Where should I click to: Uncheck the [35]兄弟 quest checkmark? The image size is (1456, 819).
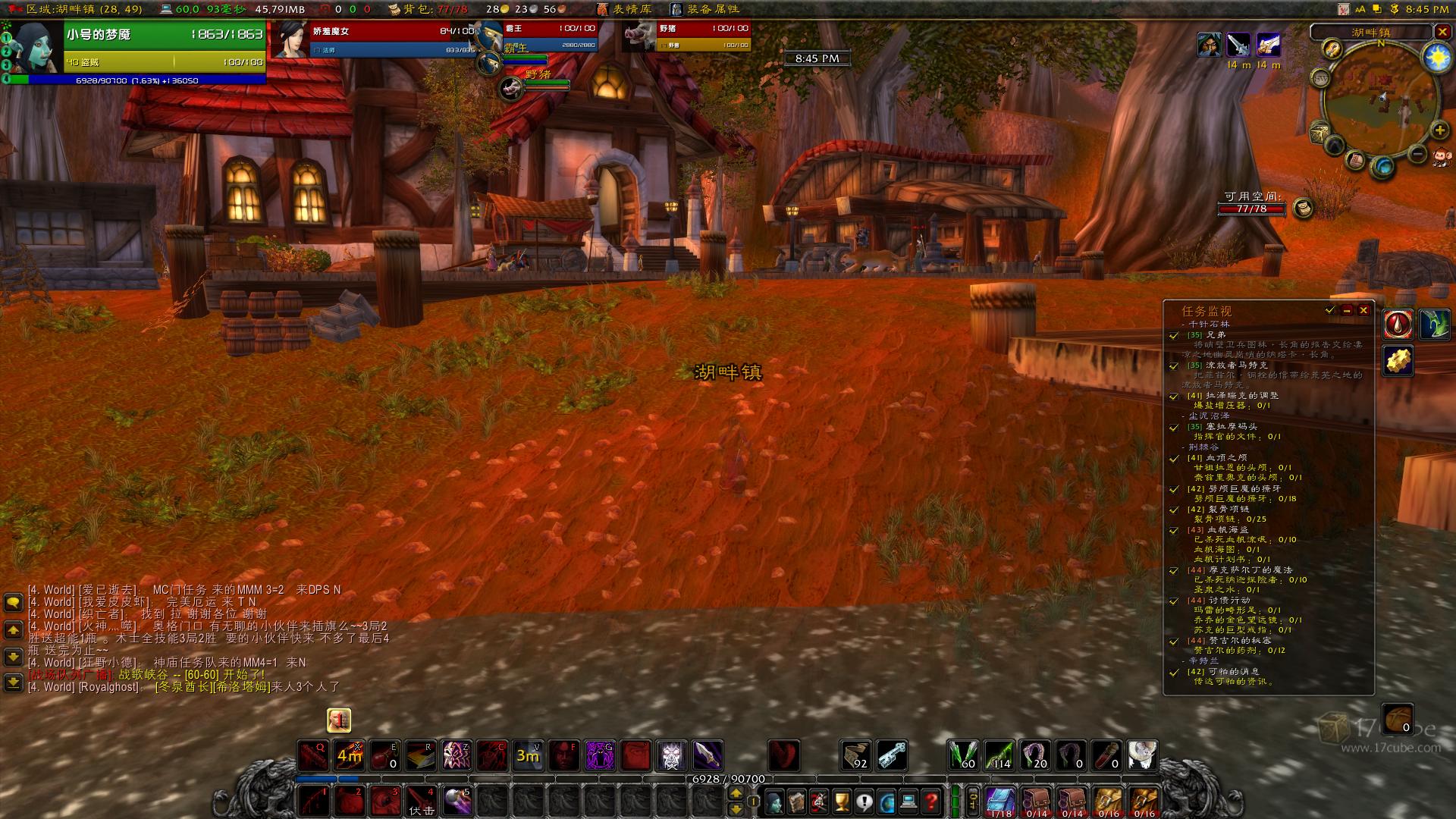(1173, 337)
